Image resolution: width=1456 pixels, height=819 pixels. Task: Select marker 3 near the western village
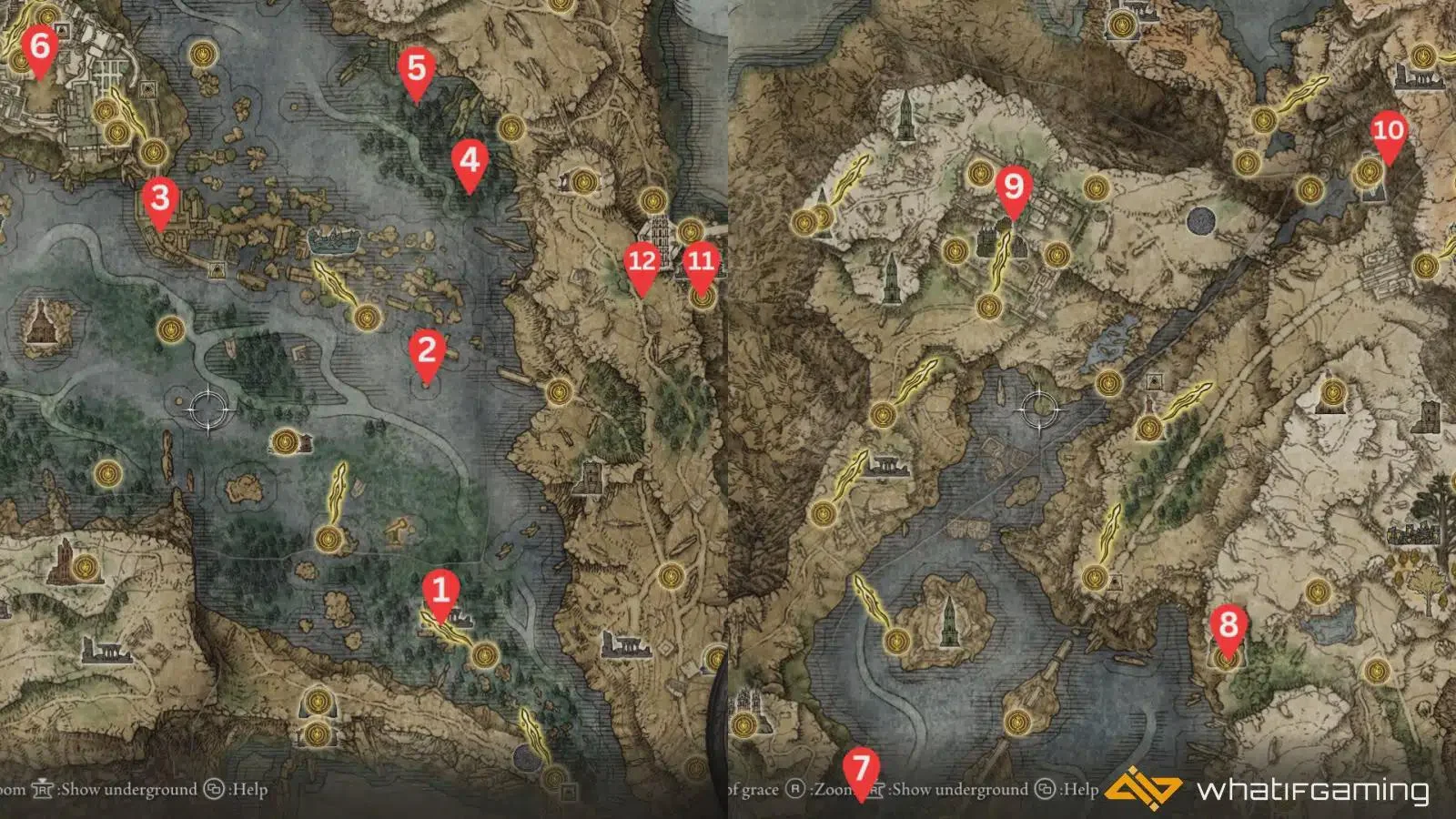[160, 197]
